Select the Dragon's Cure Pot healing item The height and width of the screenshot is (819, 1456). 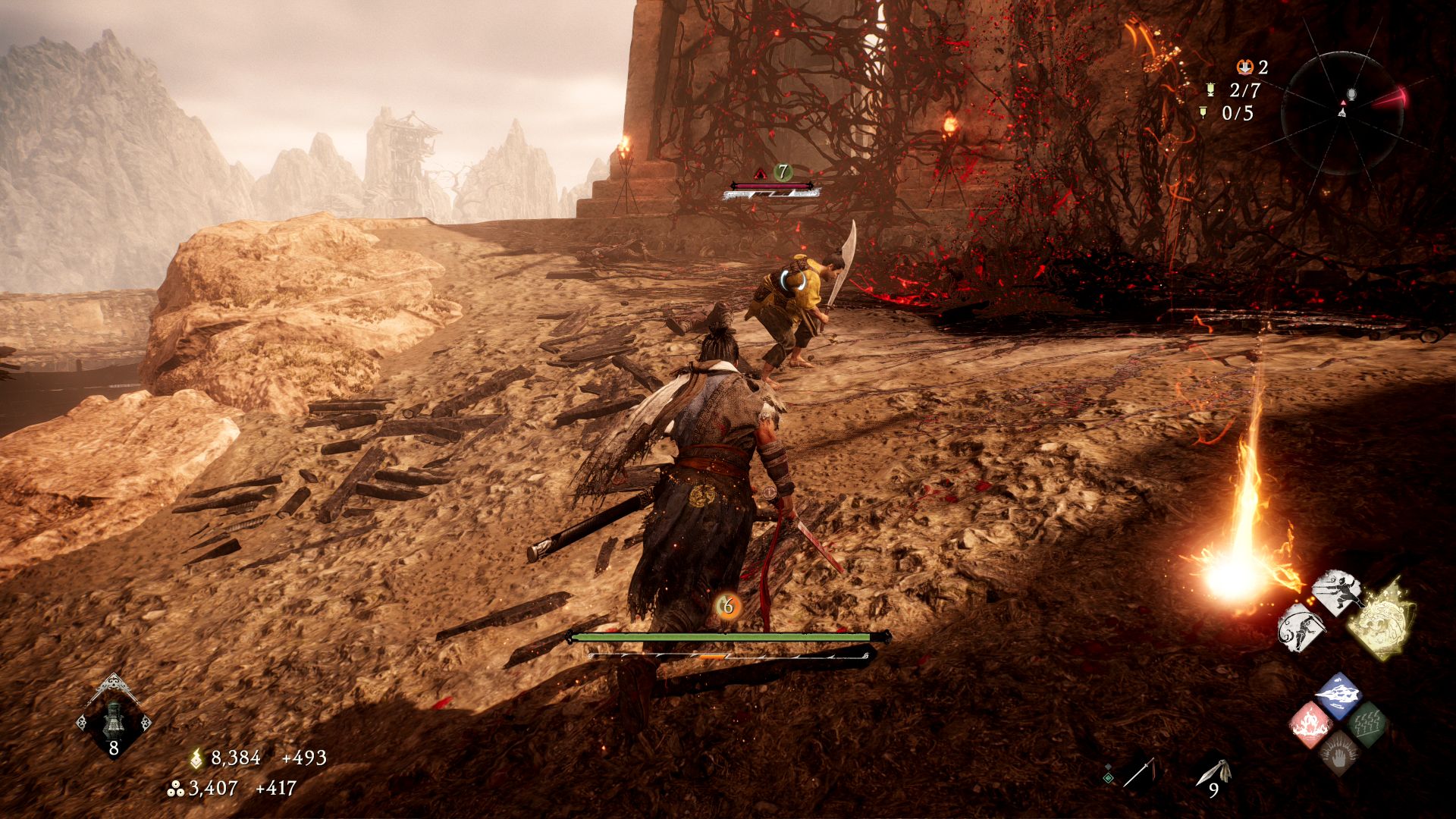(x=114, y=717)
